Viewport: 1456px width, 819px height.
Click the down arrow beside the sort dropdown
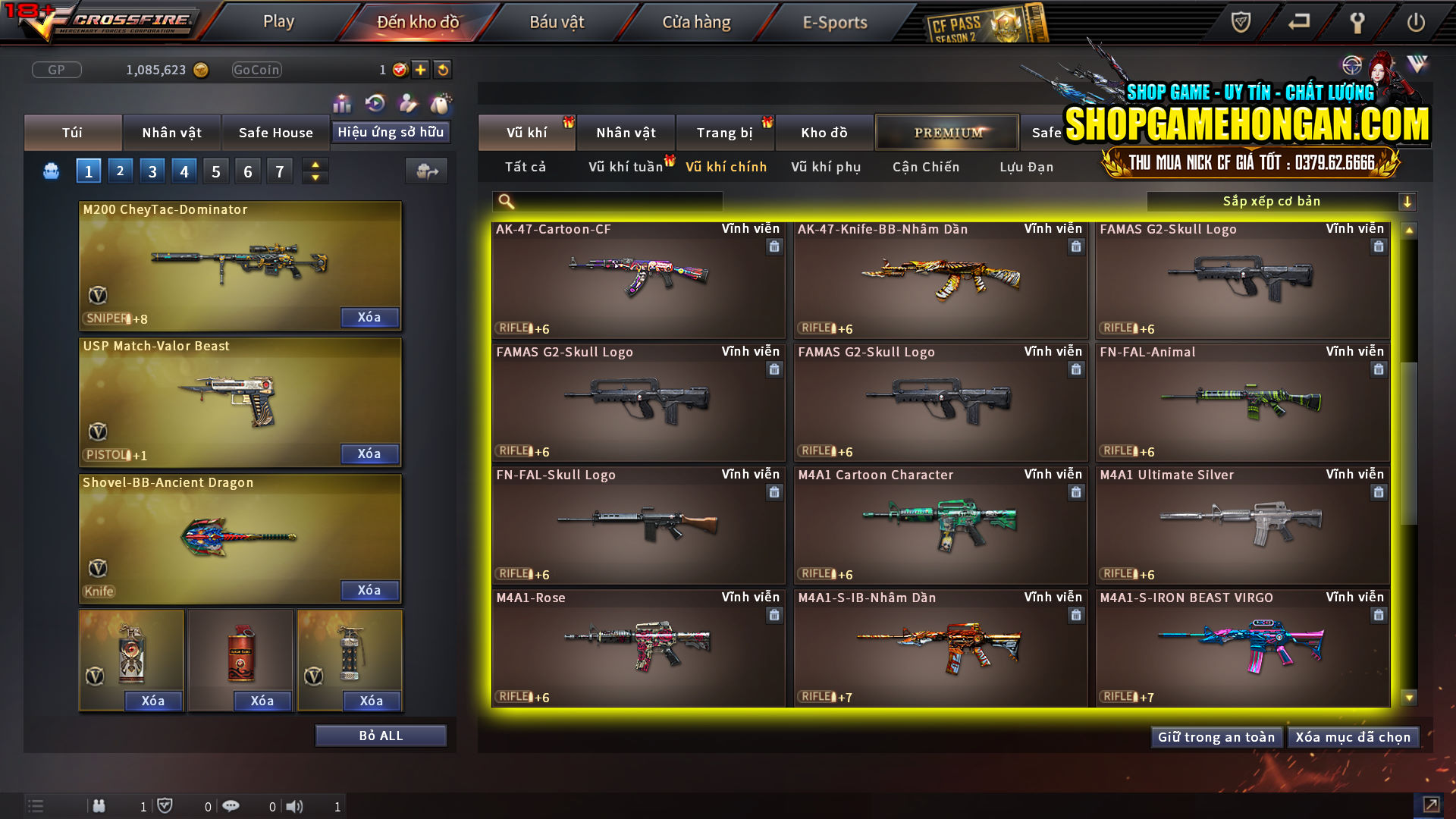coord(1408,202)
